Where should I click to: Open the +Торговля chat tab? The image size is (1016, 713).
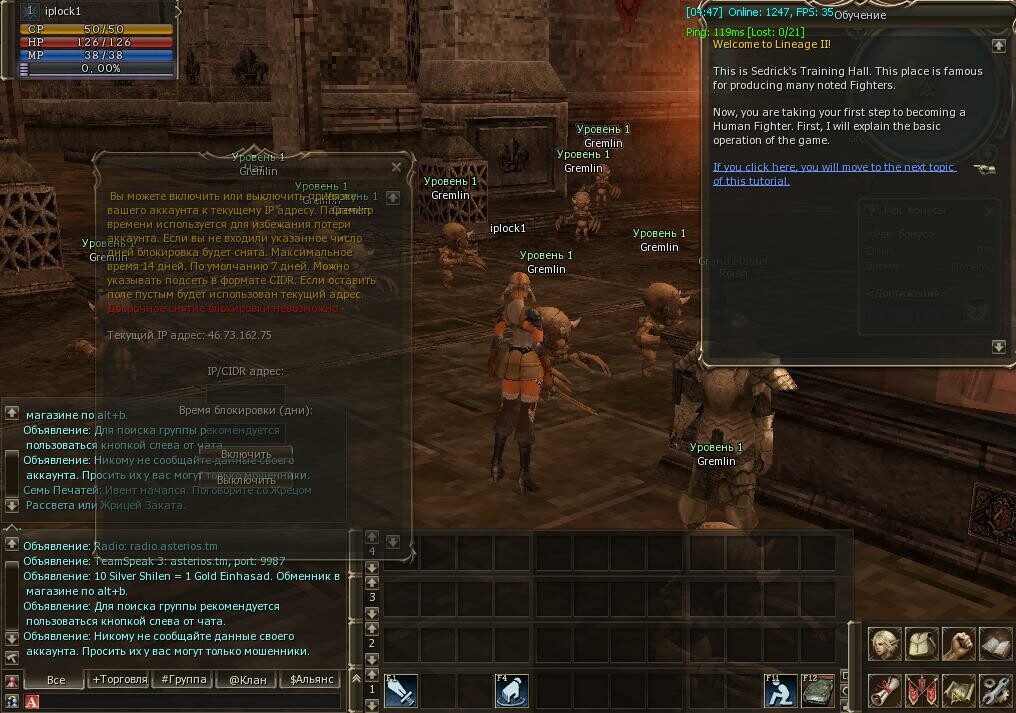click(120, 680)
